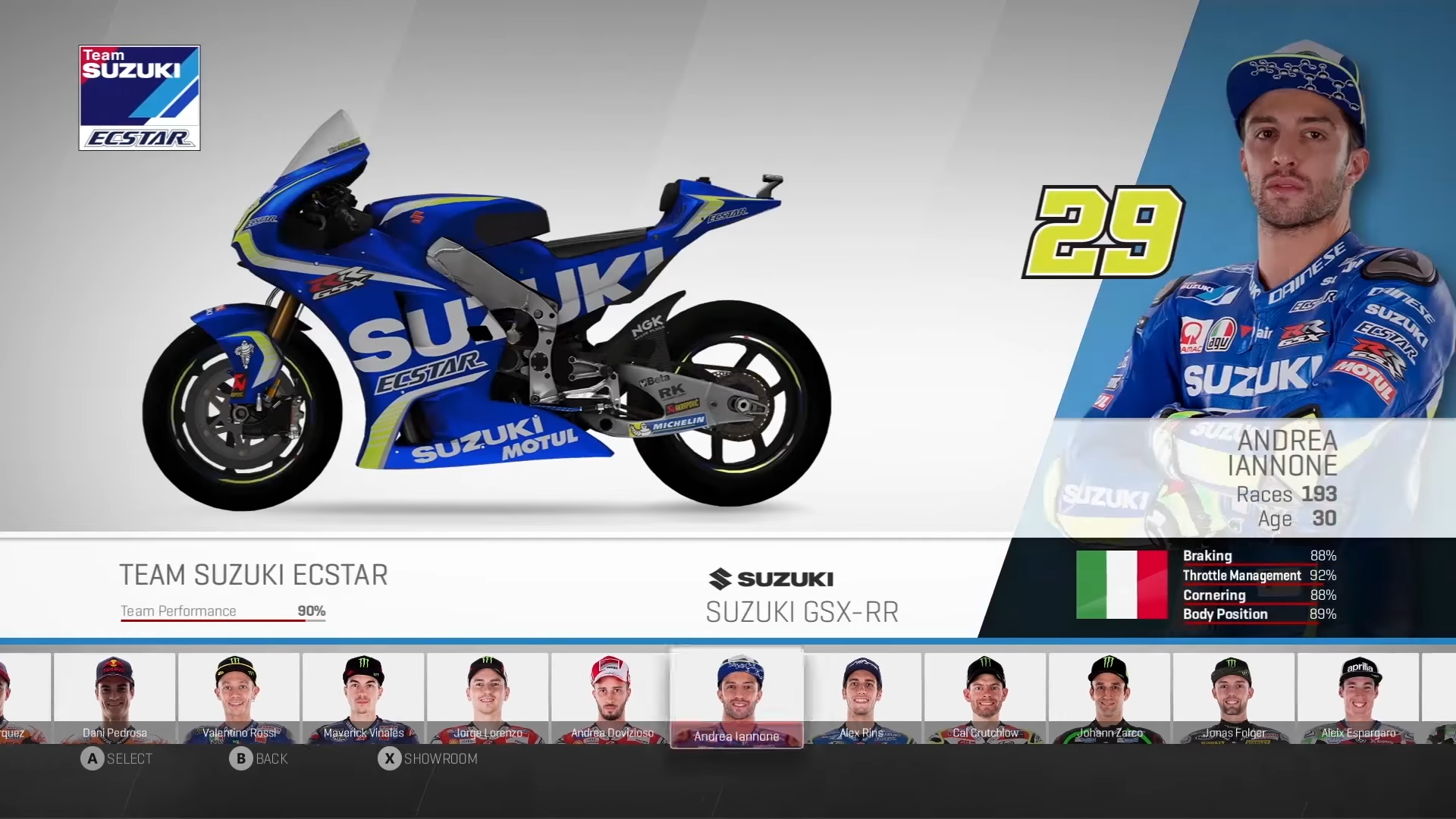Click the Team Performance 90% bar
The image size is (1456, 819).
coord(220,611)
